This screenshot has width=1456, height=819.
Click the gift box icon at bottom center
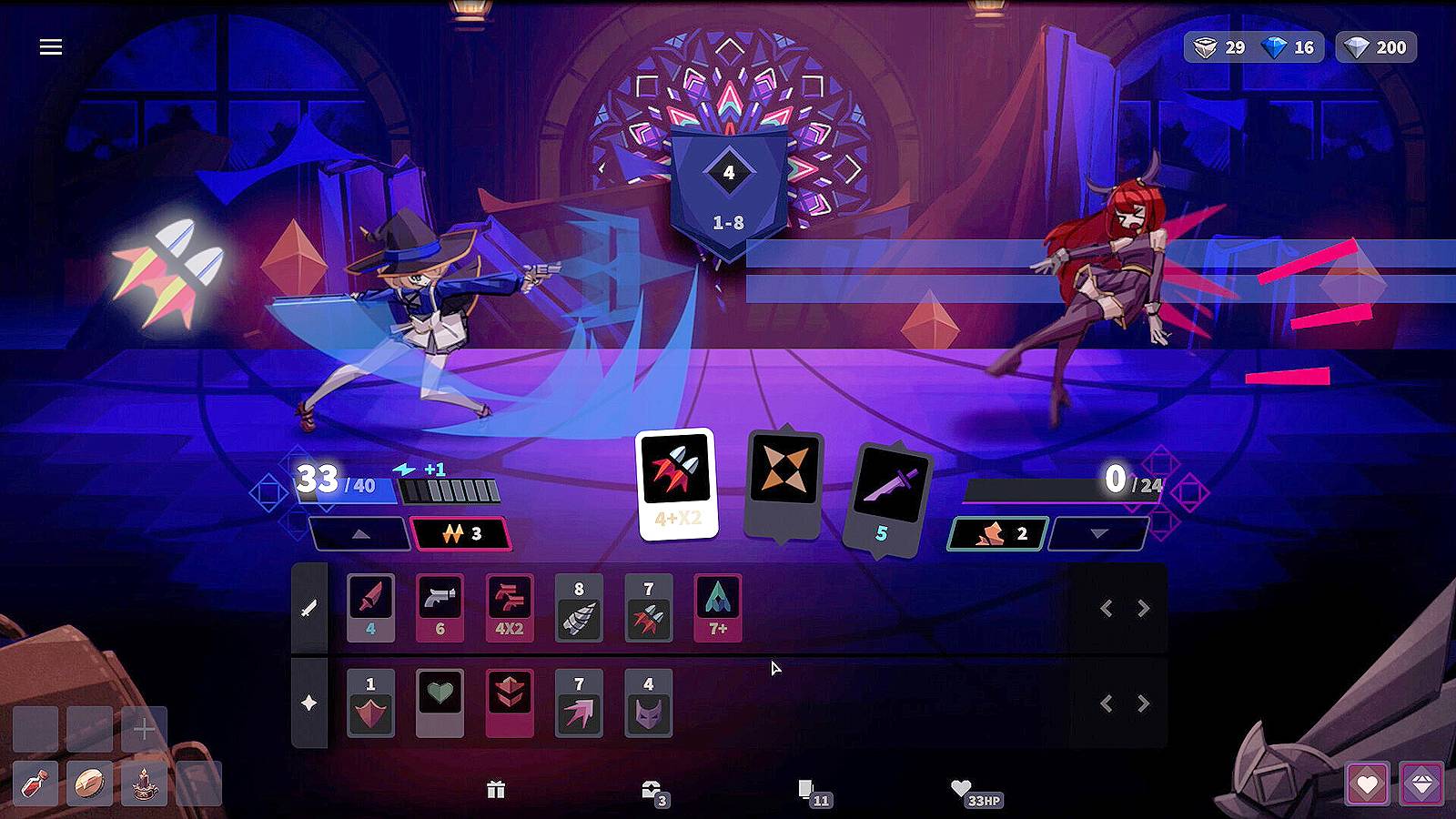click(x=497, y=790)
